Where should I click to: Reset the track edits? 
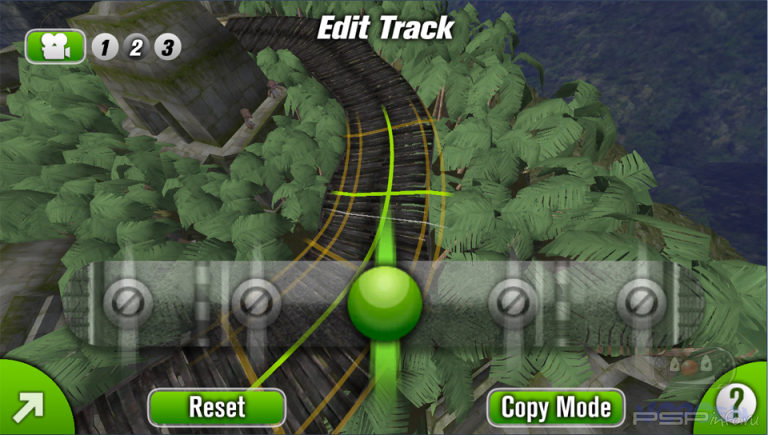pyautogui.click(x=217, y=408)
